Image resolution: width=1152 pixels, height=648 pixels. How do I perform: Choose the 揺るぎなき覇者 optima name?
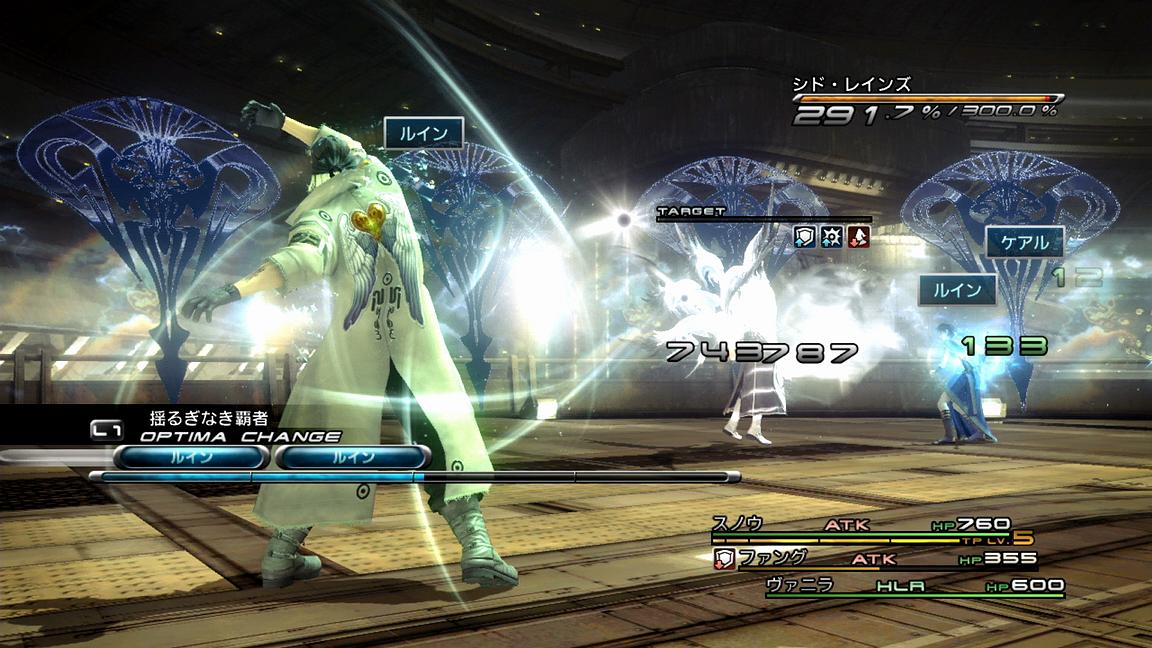[210, 418]
